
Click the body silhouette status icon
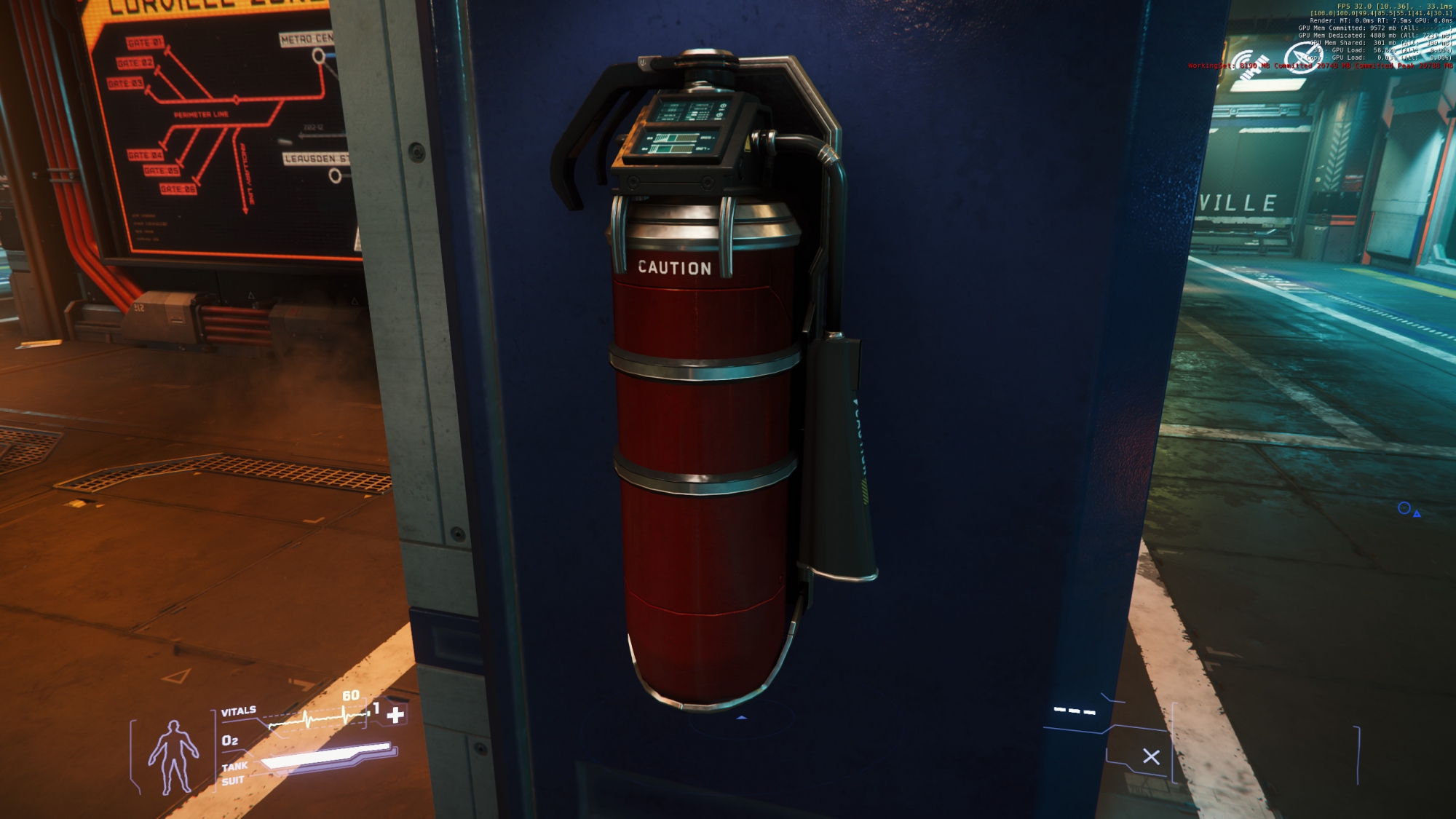173,757
